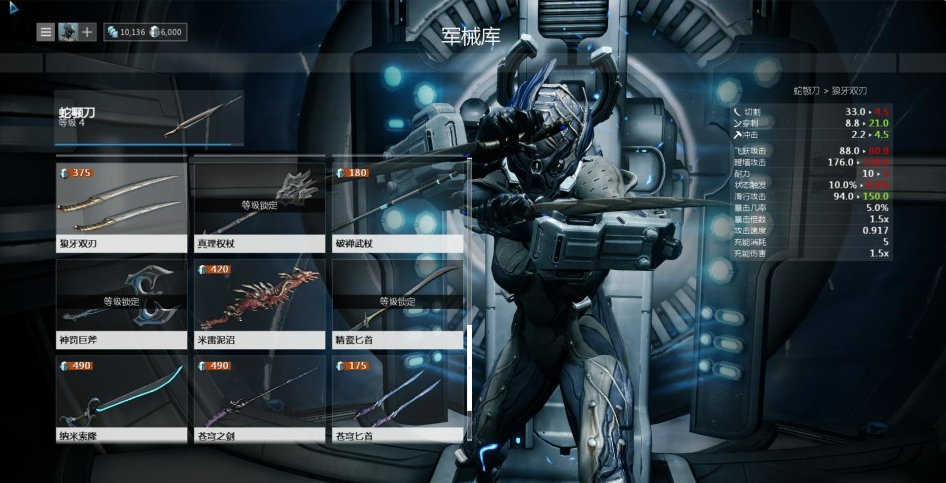
Task: Pick the 破禅武杖 weapon tile
Action: click(x=397, y=207)
